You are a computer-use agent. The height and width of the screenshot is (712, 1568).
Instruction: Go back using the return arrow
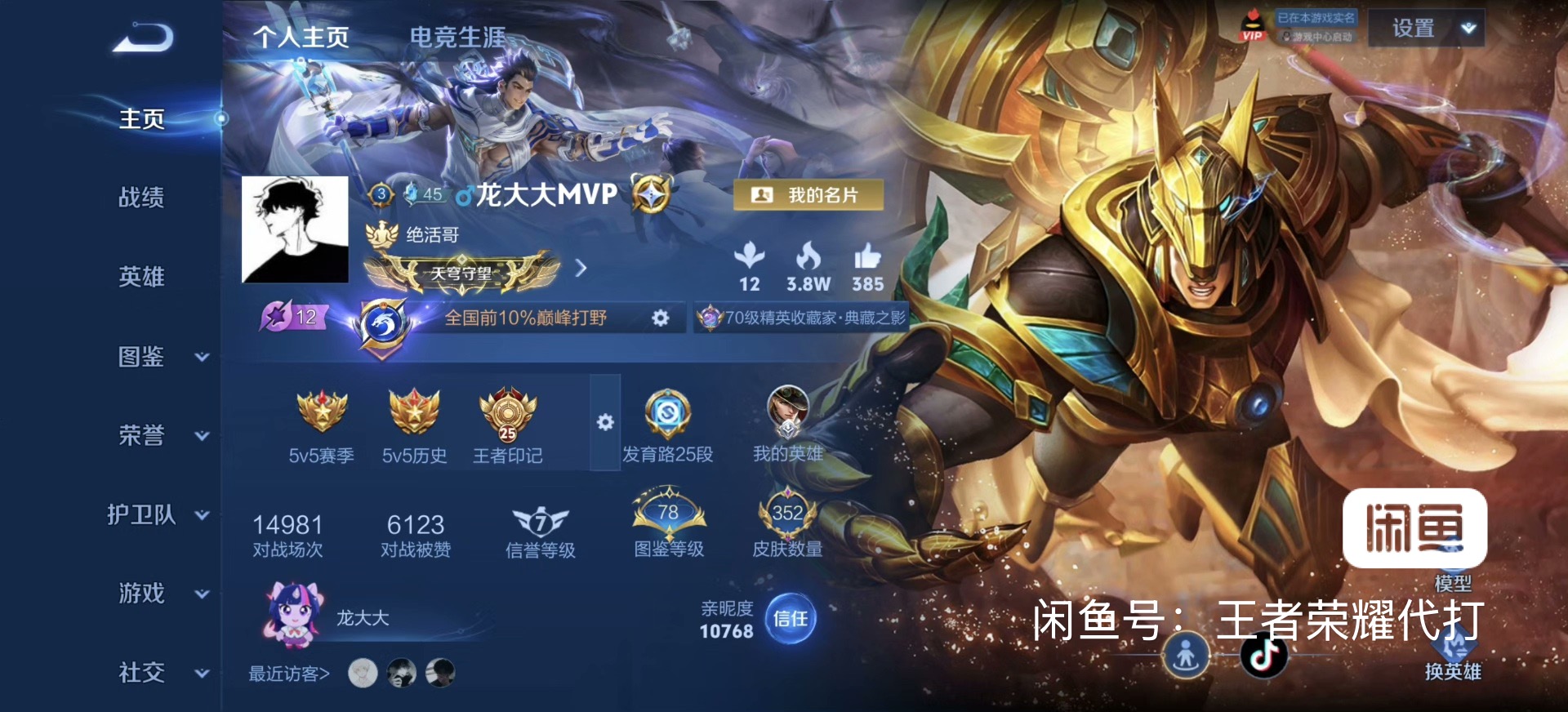pyautogui.click(x=143, y=38)
